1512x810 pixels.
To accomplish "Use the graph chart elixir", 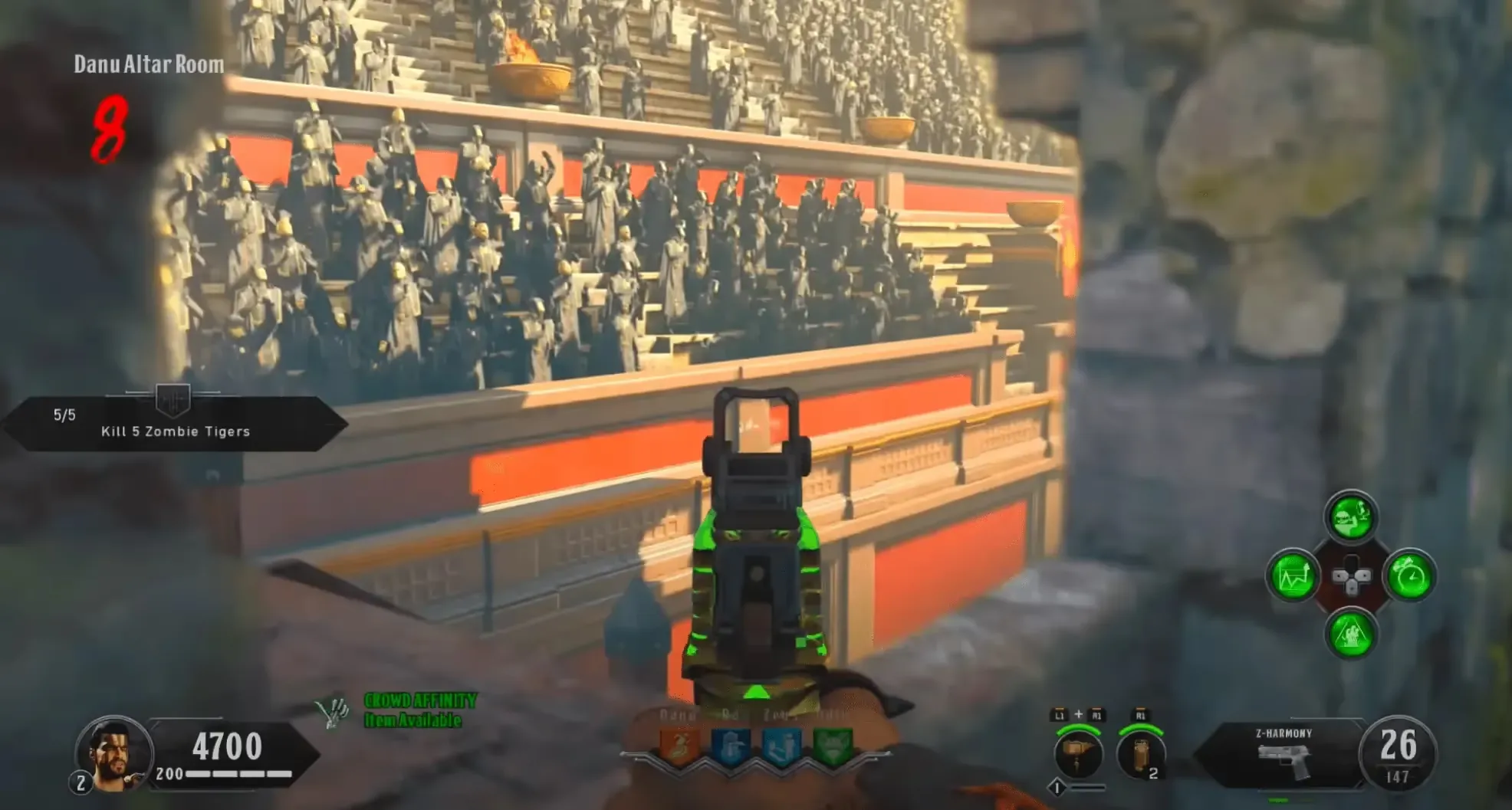I will 1293,576.
